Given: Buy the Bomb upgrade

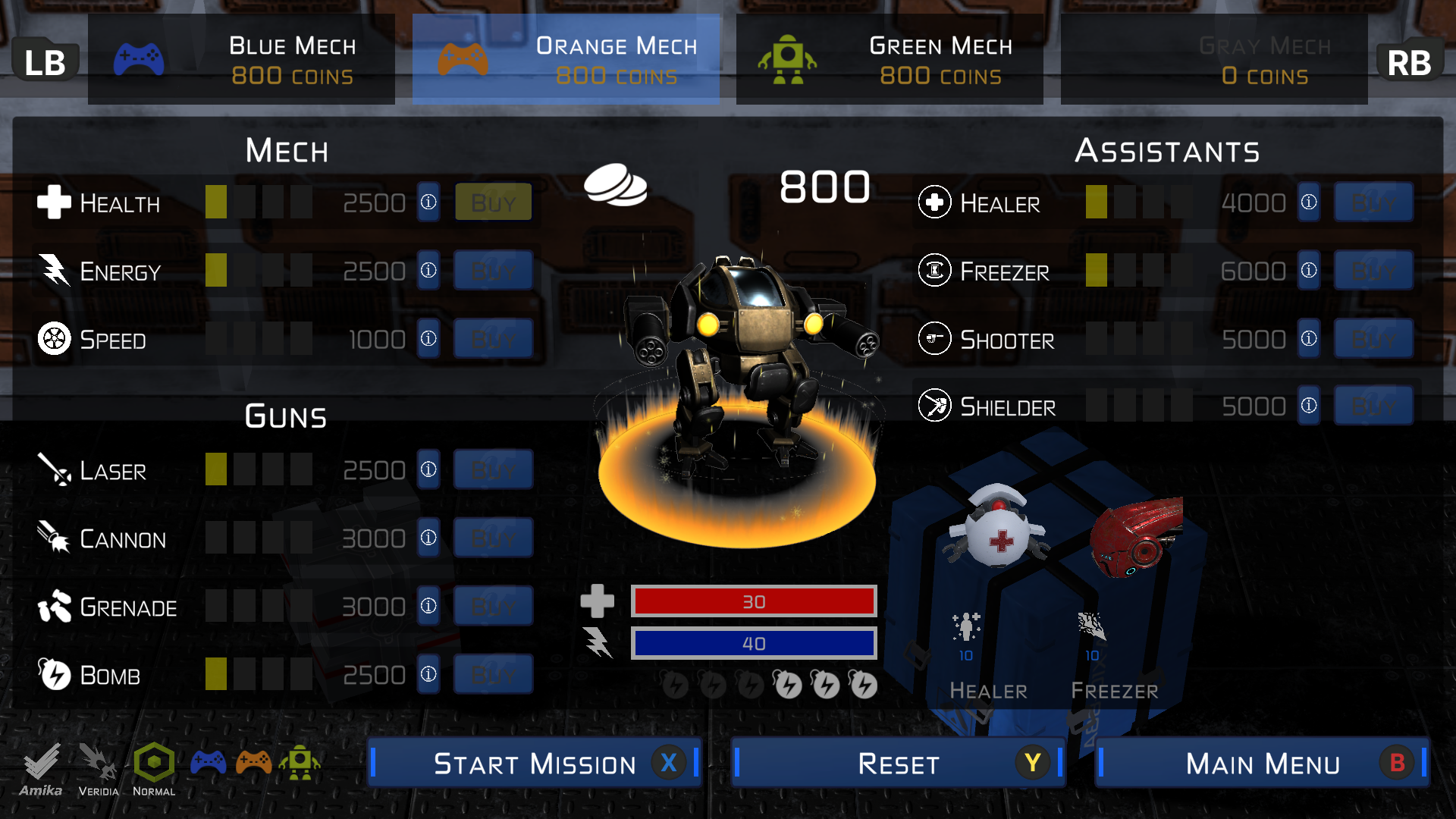Looking at the screenshot, I should tap(493, 675).
